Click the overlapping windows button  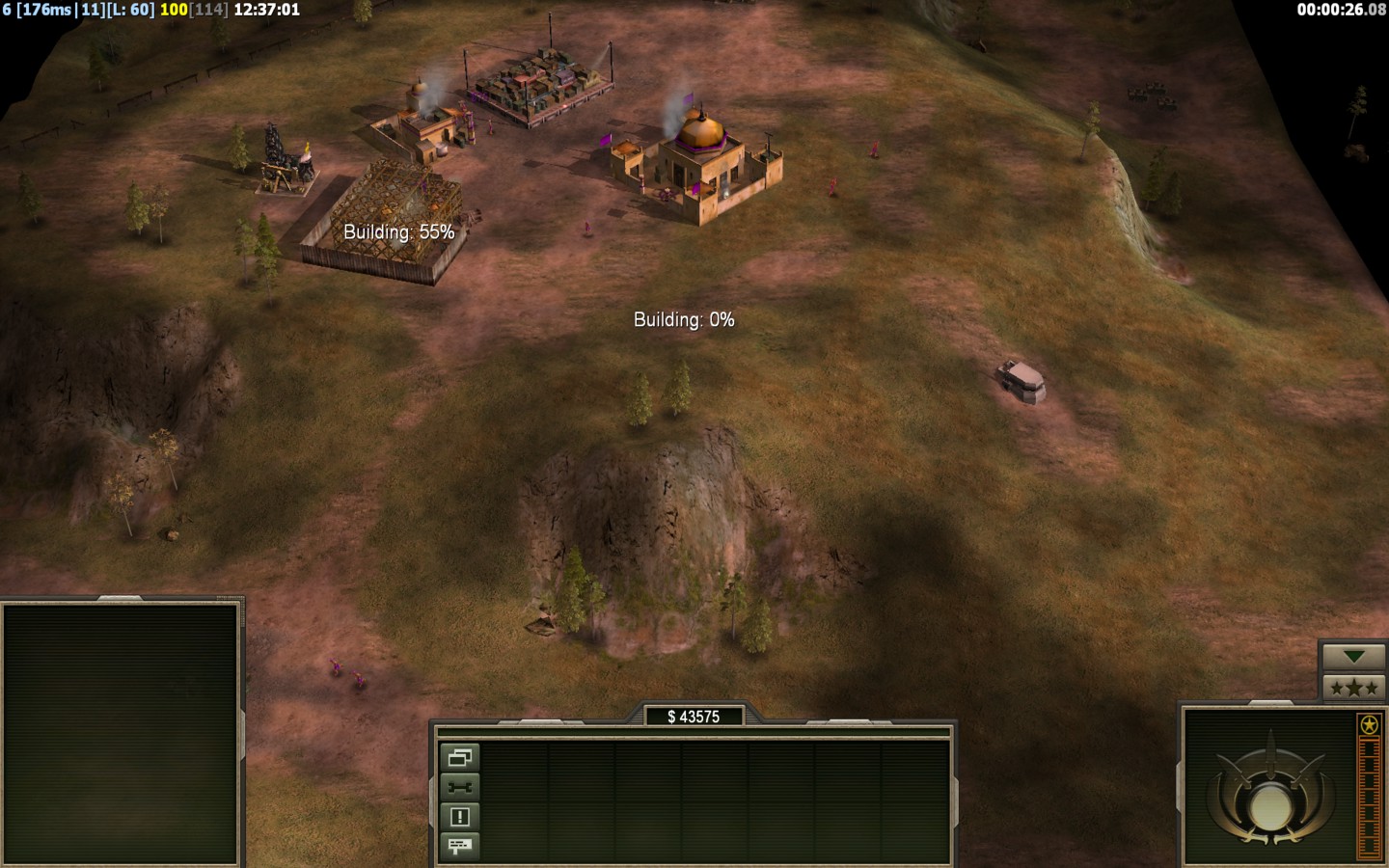[459, 758]
